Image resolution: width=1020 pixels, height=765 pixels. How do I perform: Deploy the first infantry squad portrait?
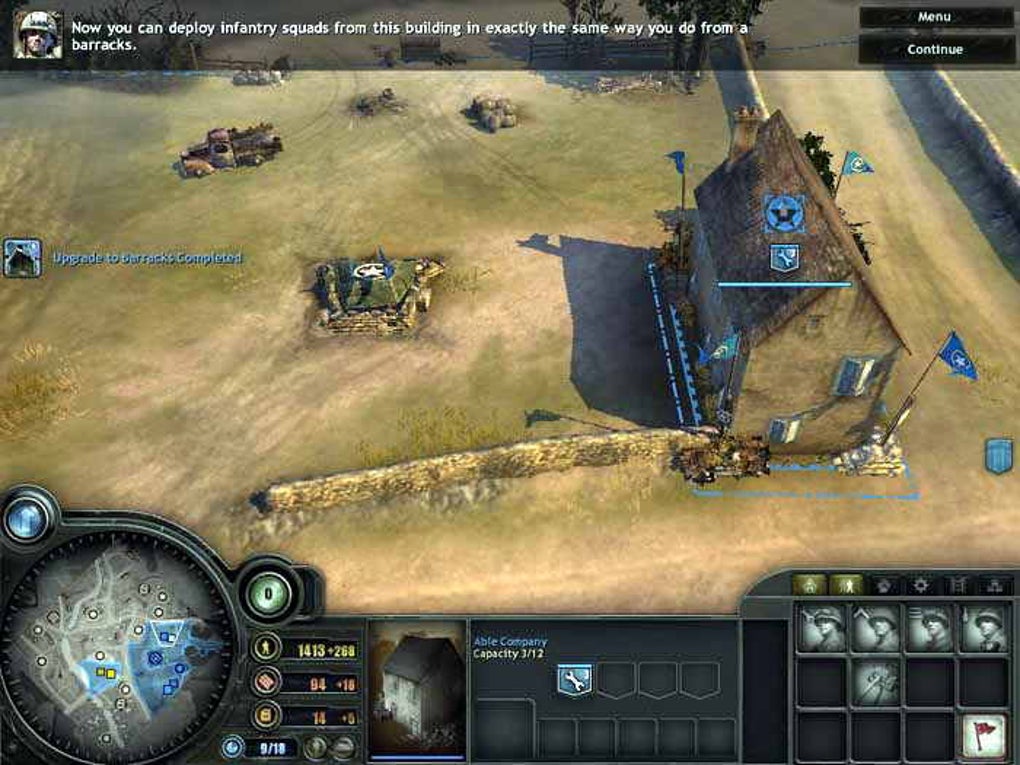[822, 628]
